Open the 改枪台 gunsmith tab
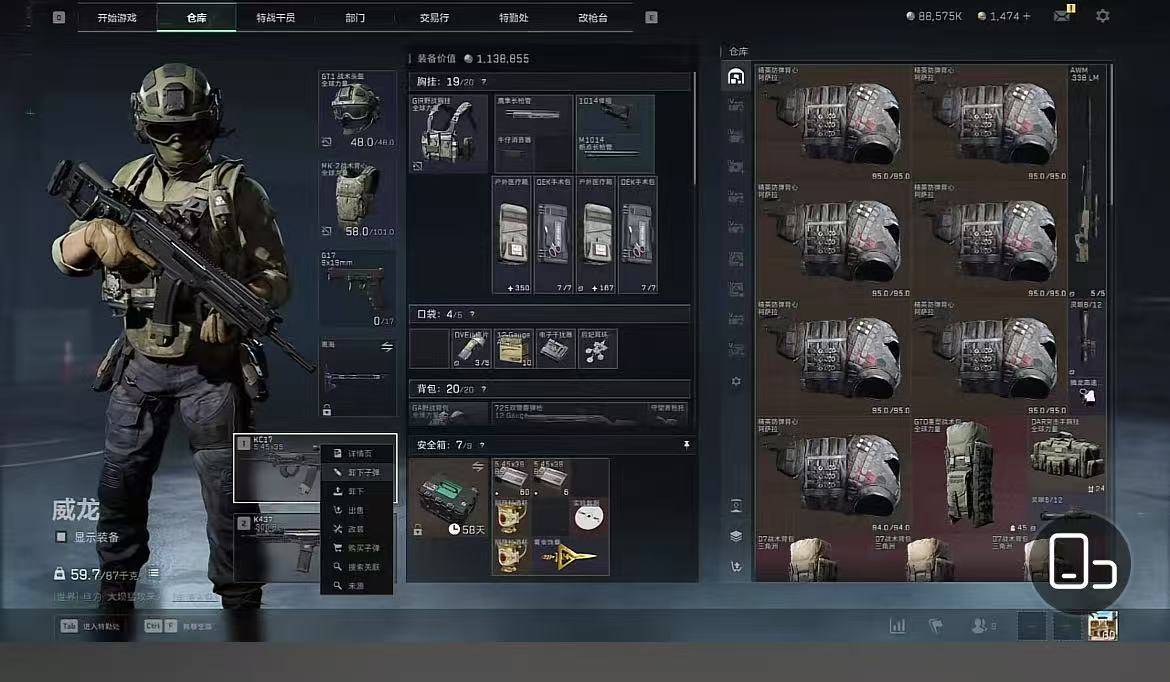1170x682 pixels. [x=592, y=17]
